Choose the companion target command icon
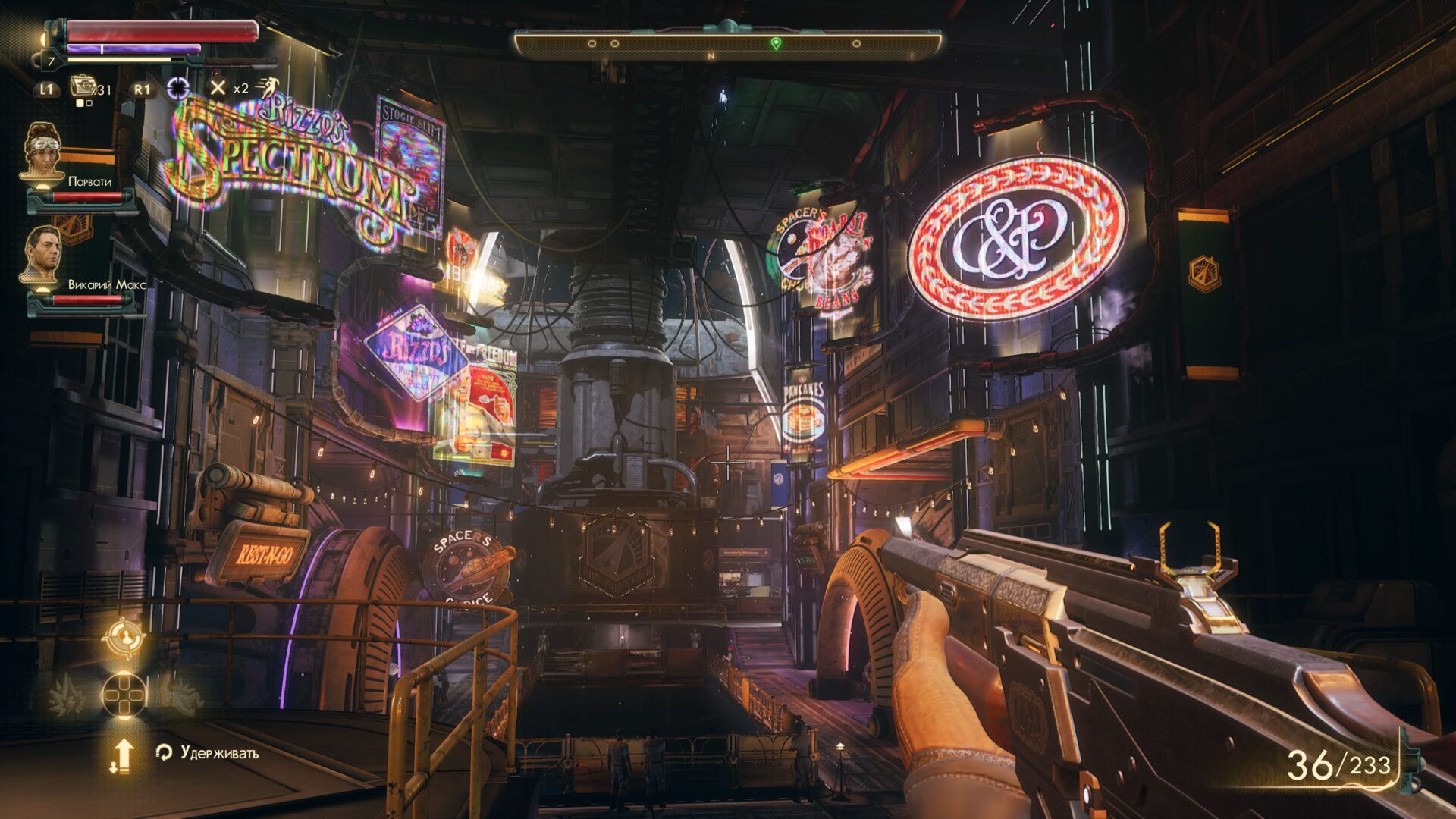This screenshot has height=819, width=1456. point(122,638)
